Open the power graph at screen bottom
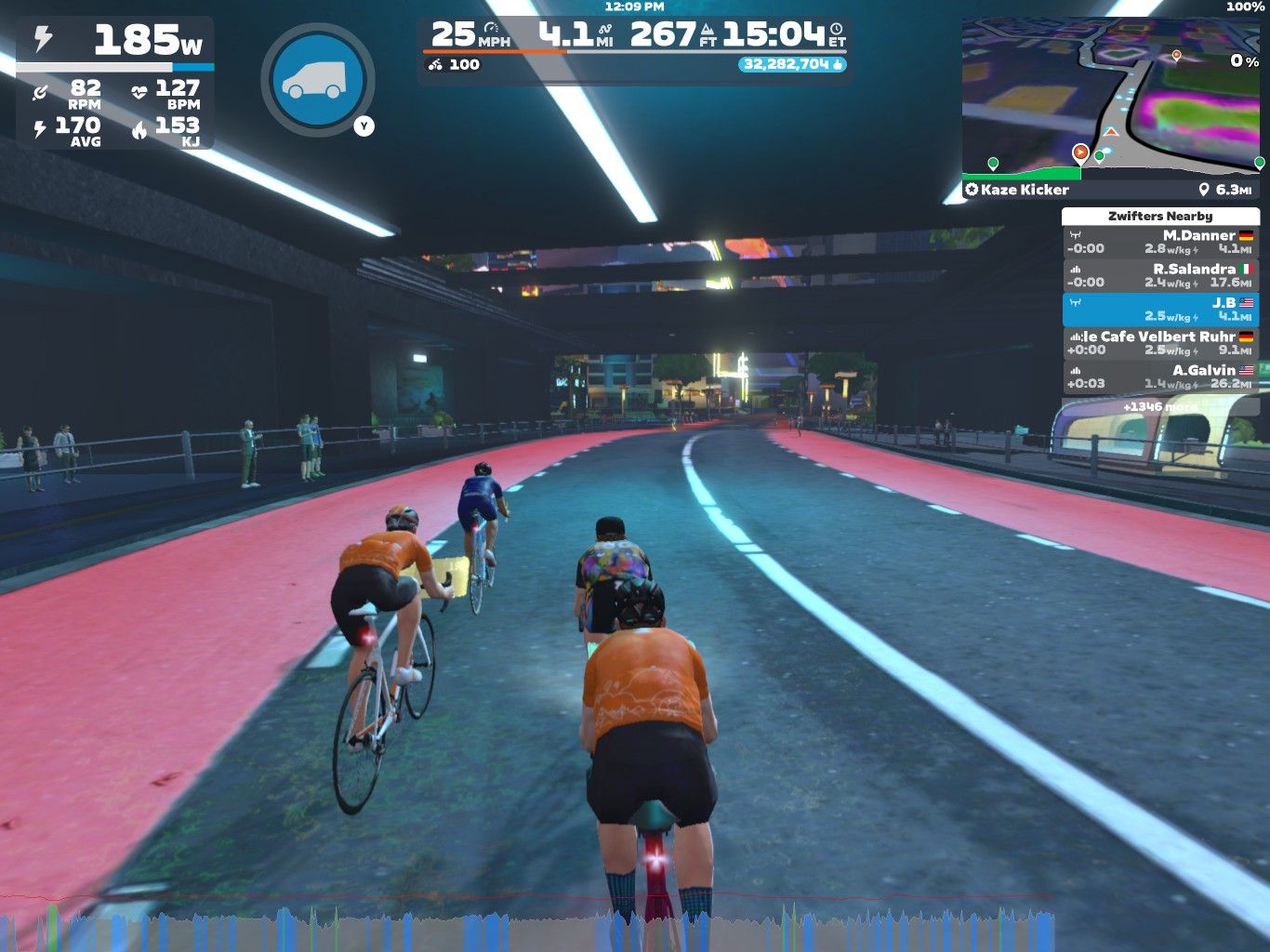Image resolution: width=1270 pixels, height=952 pixels. 528,926
